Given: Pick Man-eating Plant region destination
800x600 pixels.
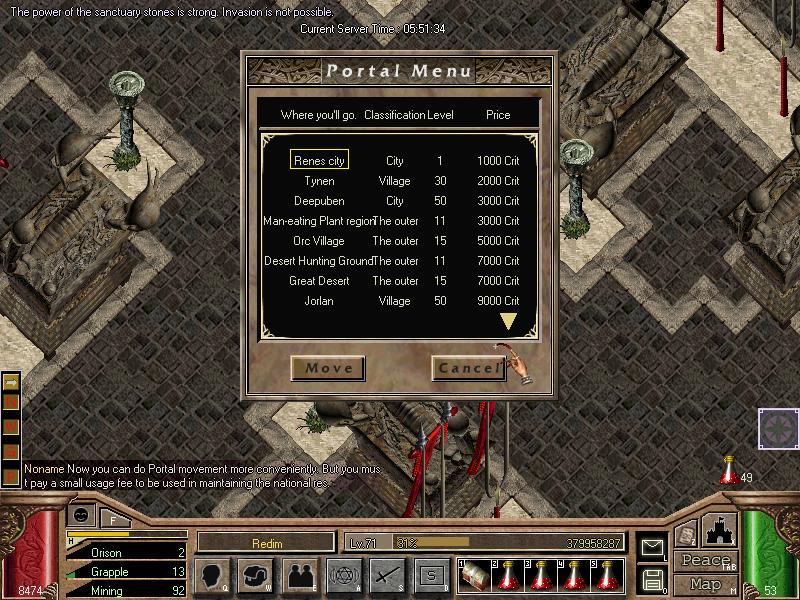Looking at the screenshot, I should tap(318, 221).
